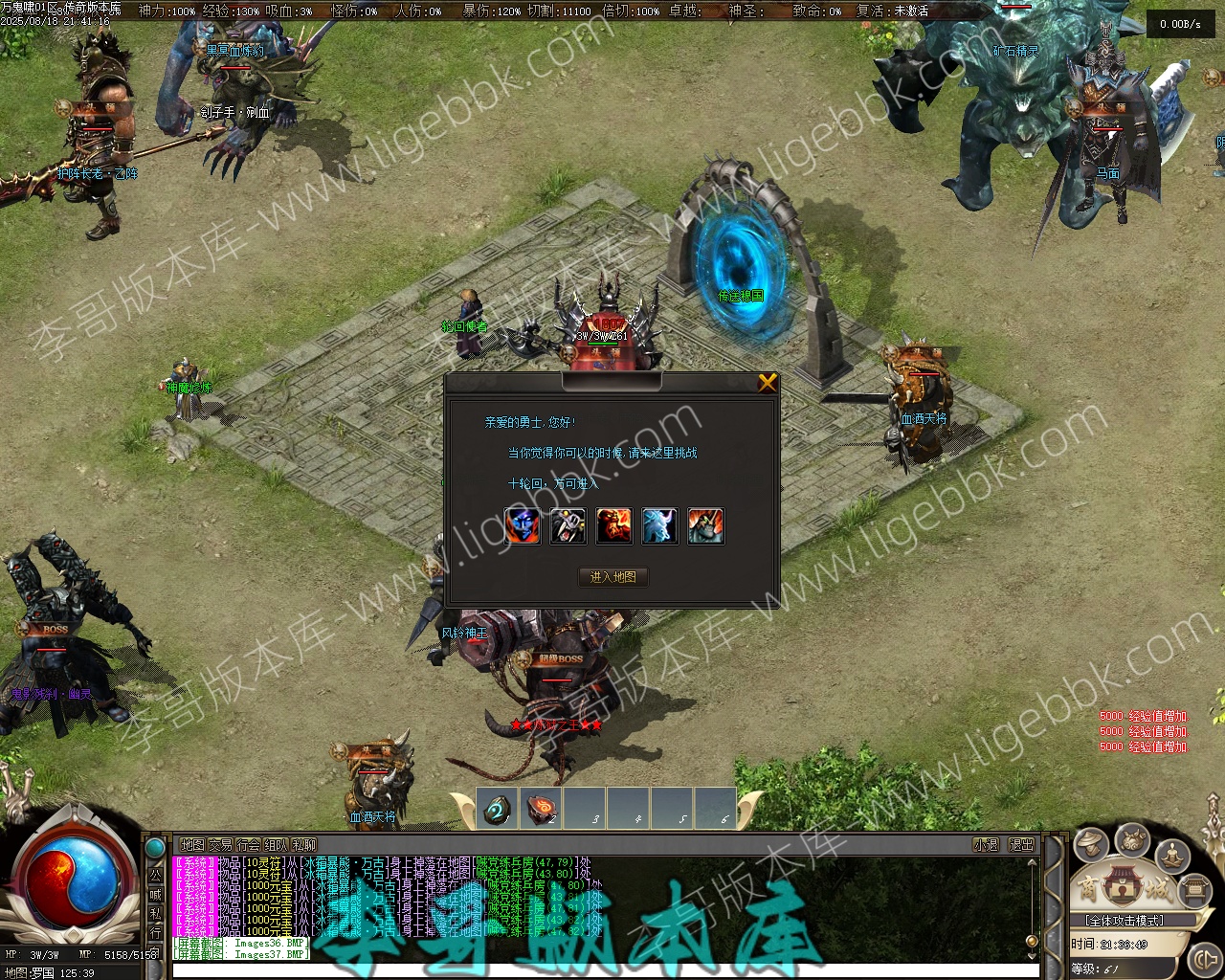Click the 小退 button
Image resolution: width=1225 pixels, height=980 pixels.
click(x=986, y=845)
